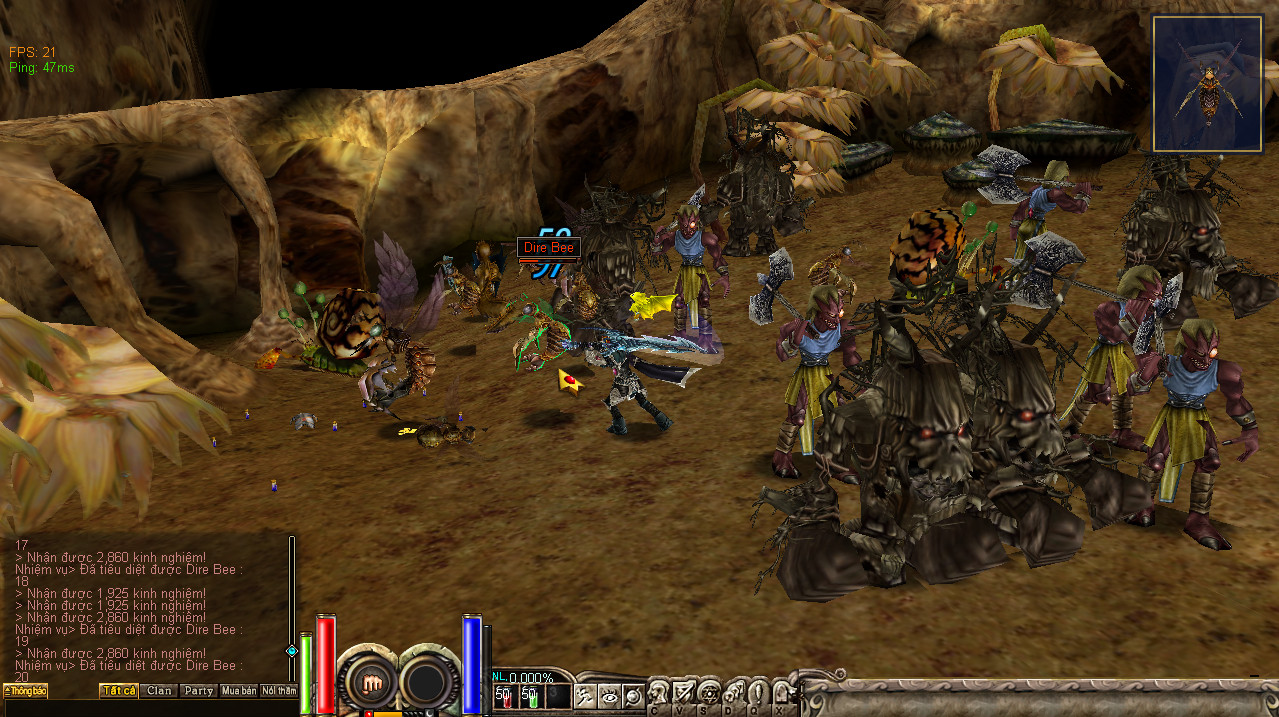The width and height of the screenshot is (1279, 717).
Task: Click the swirling orb icon
Action: pyautogui.click(x=632, y=697)
